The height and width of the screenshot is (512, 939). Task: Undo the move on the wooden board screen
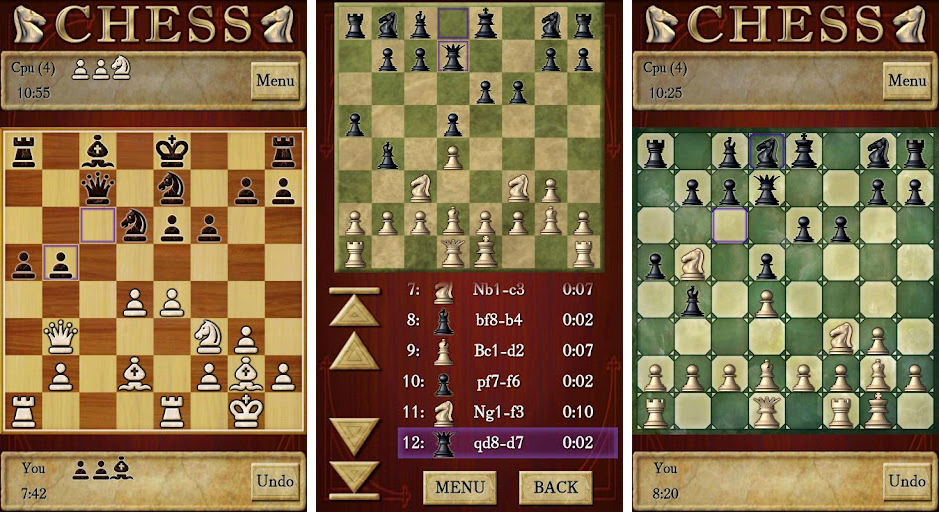(274, 481)
